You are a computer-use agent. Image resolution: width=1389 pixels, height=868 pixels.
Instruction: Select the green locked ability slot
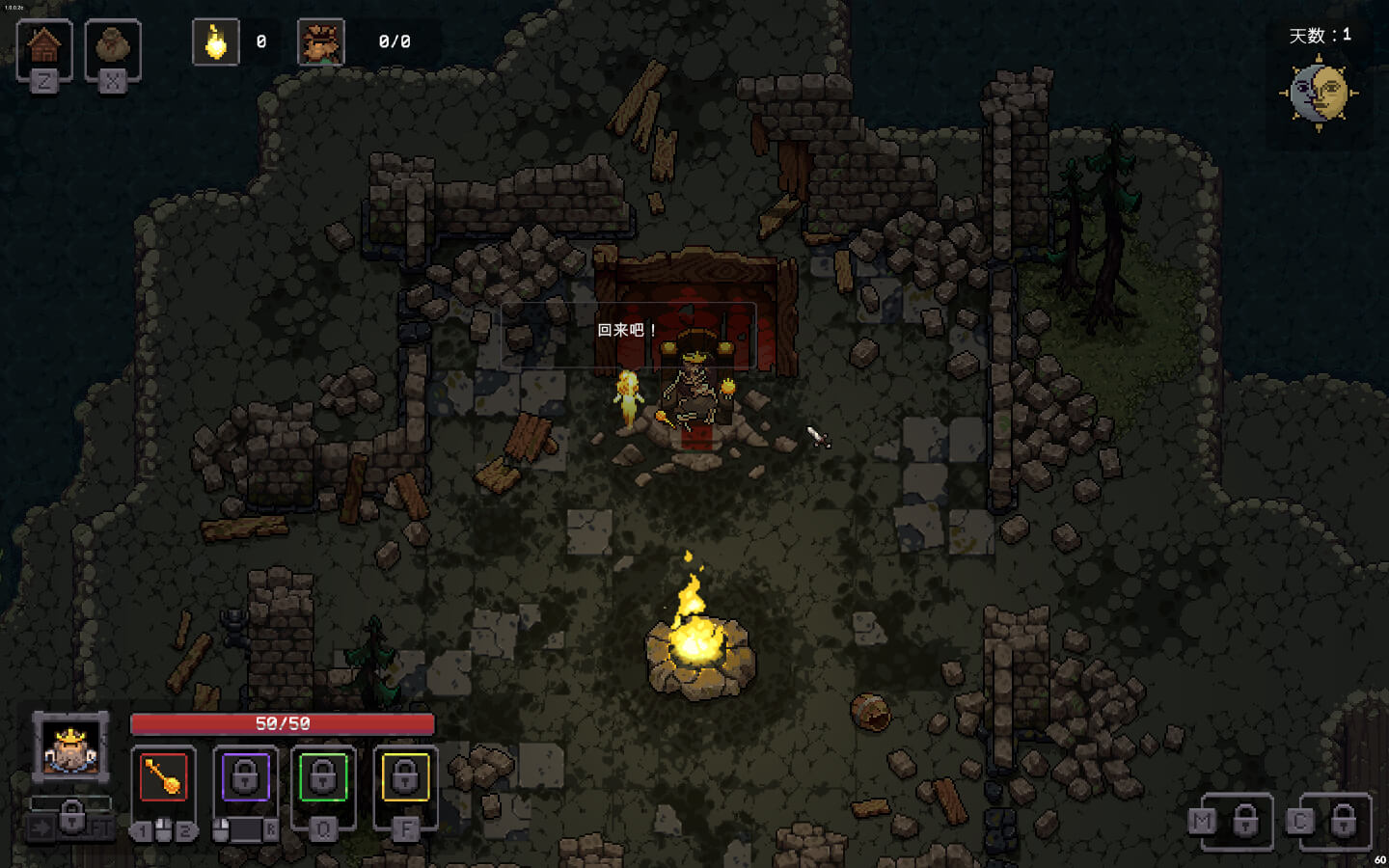click(x=323, y=777)
